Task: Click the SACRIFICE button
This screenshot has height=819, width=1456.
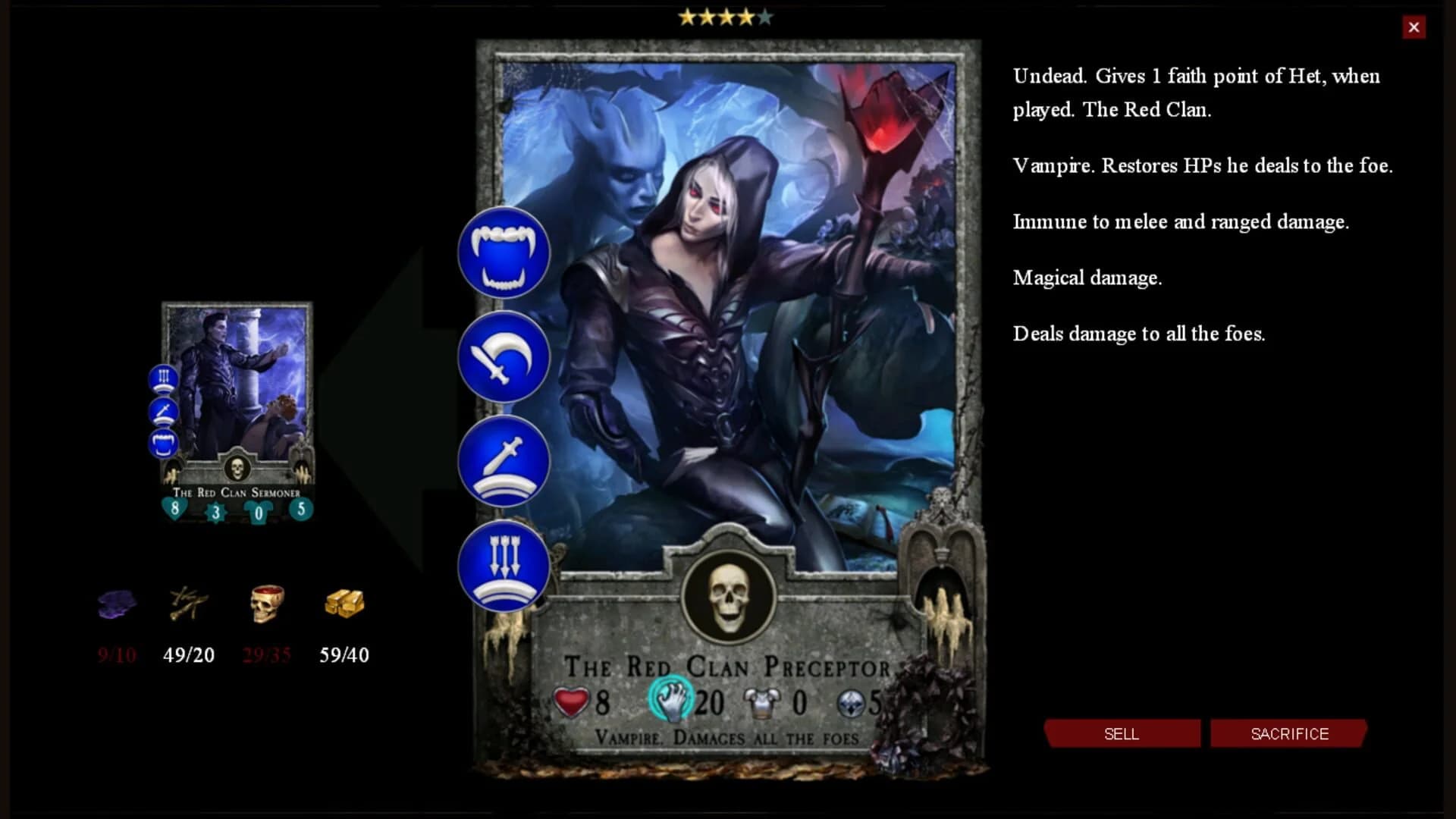Action: (x=1289, y=733)
